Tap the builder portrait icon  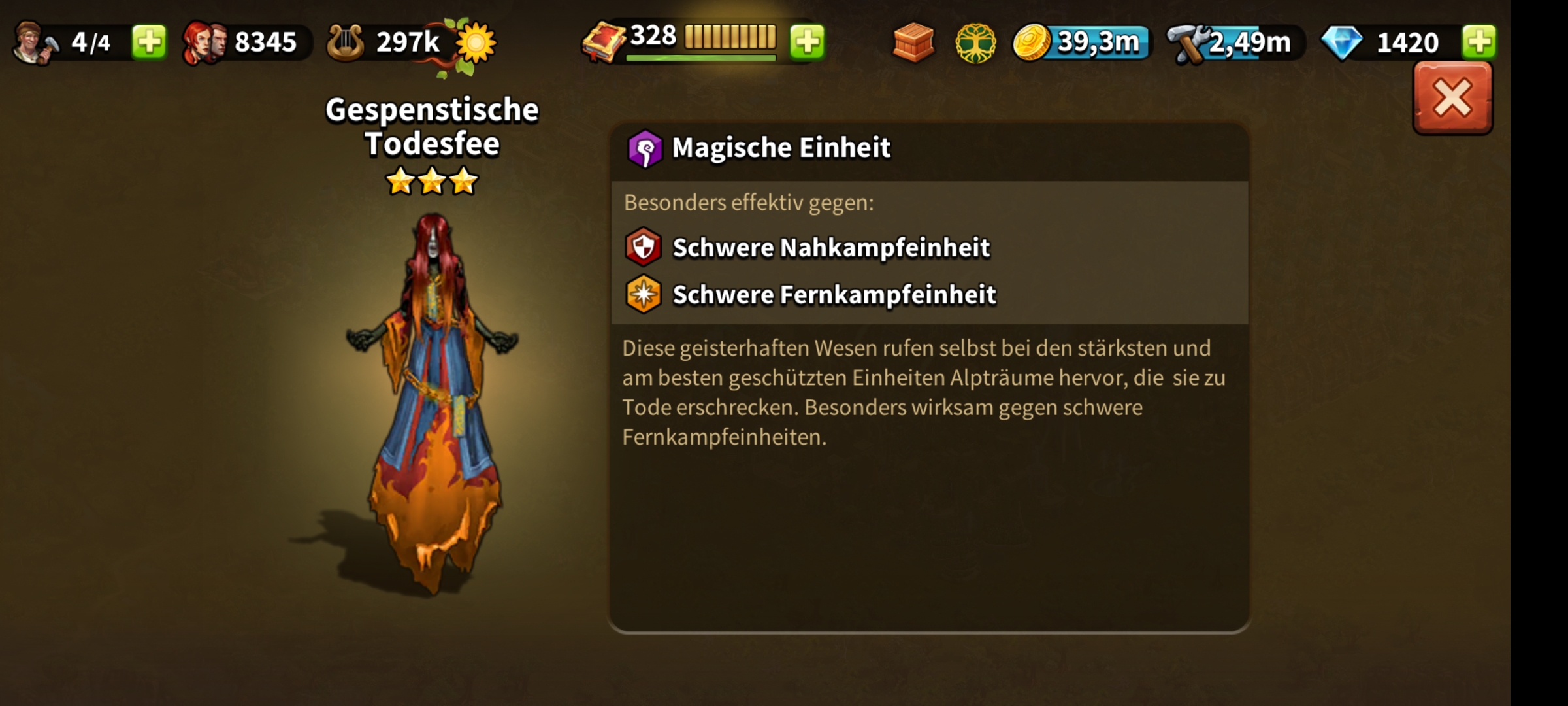pos(34,42)
